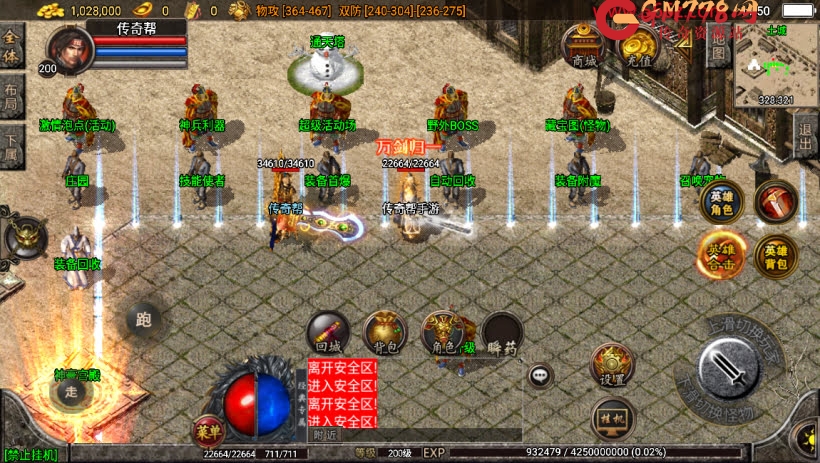Open the 角色 character sheet
The image size is (820, 463).
(442, 334)
